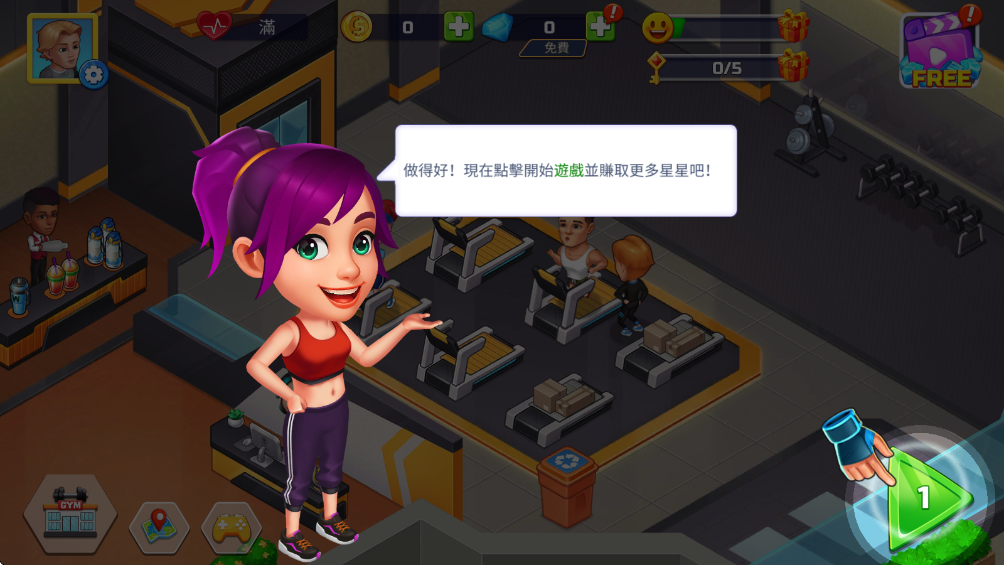Viewport: 1004px width, 565px height.
Task: Tap the heart lives indicator
Action: click(215, 26)
